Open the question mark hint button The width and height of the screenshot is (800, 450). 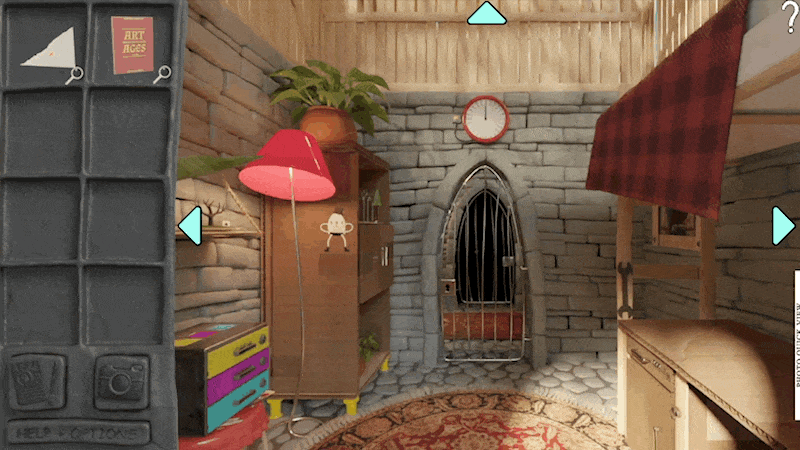[x=789, y=17]
